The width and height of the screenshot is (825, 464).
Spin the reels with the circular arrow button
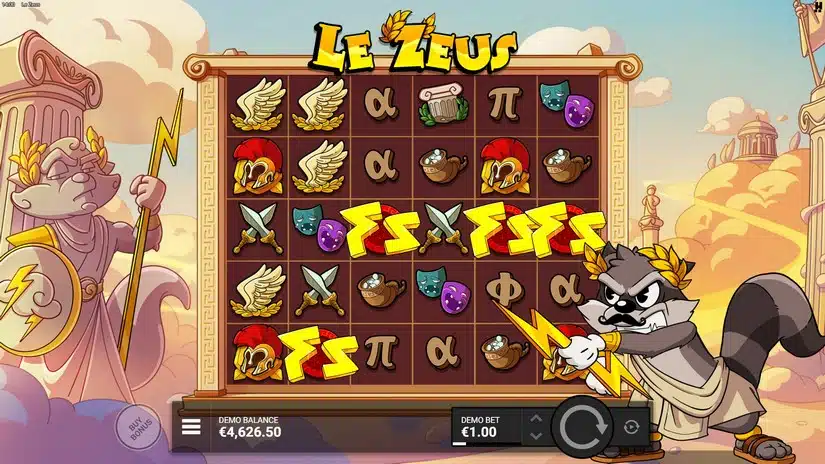[x=582, y=427]
